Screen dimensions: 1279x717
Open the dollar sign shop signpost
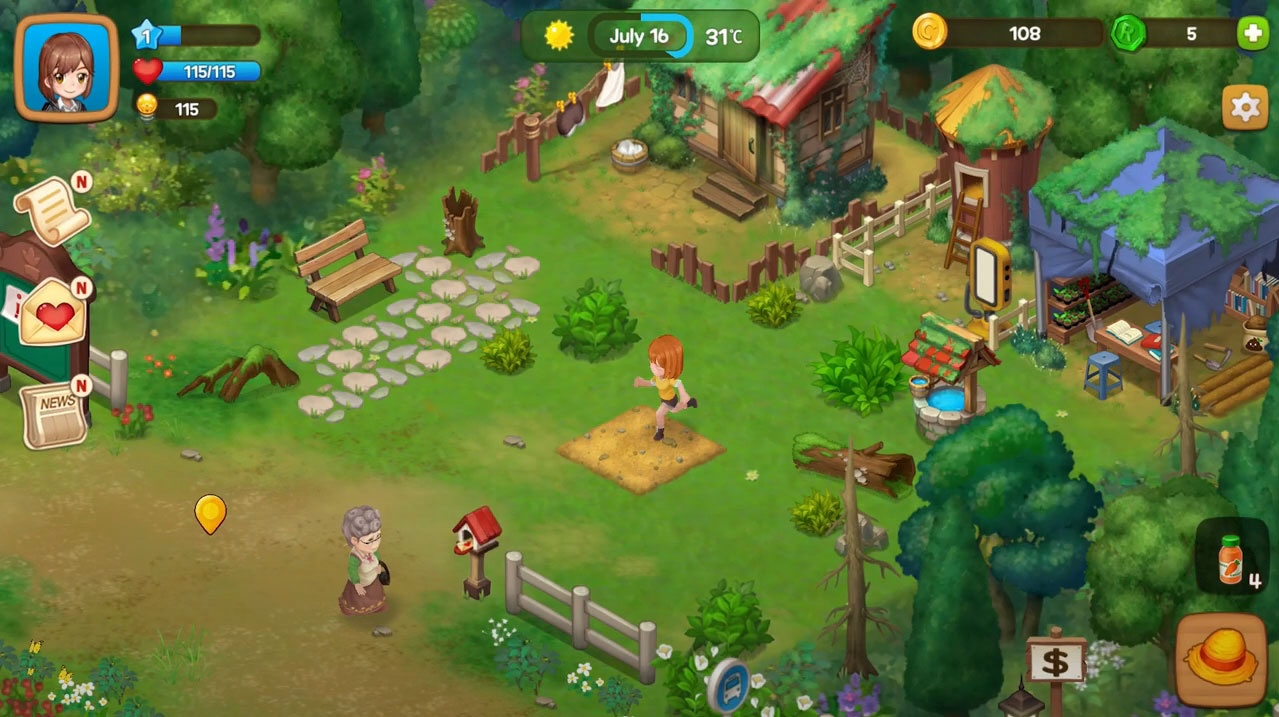point(1055,662)
